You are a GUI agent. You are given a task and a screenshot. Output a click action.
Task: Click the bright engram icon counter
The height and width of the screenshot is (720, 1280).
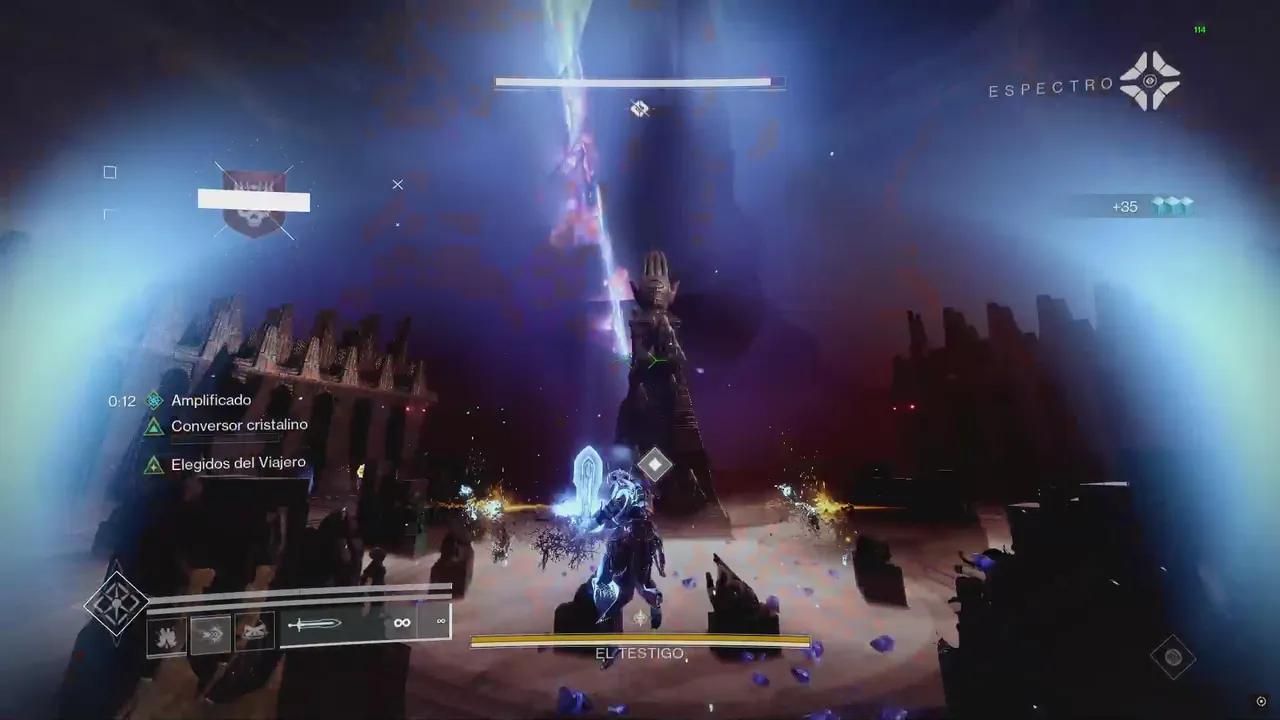(x=1172, y=206)
